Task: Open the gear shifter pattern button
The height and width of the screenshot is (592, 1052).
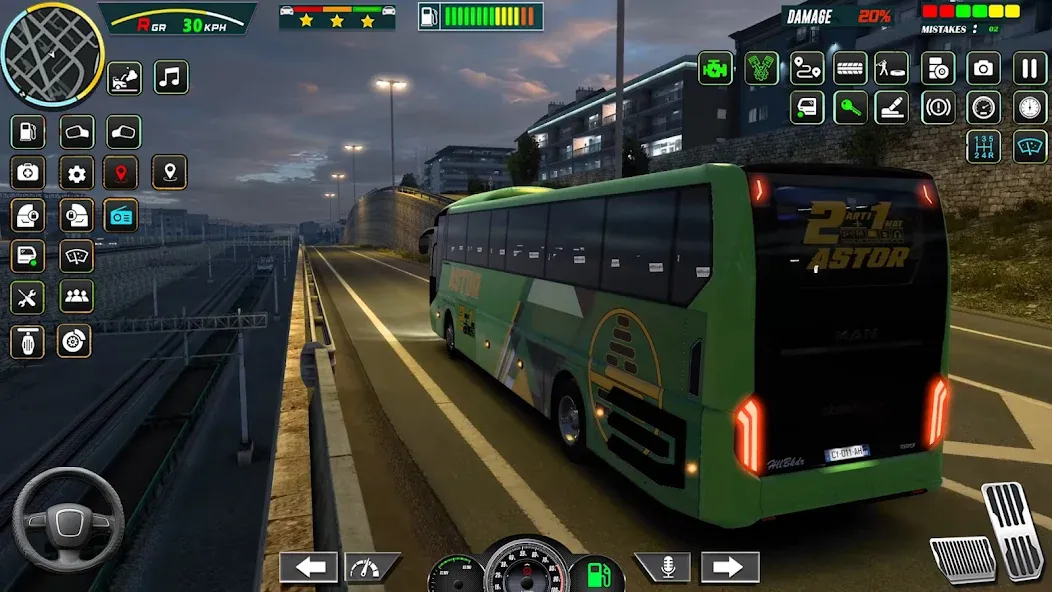Action: click(983, 146)
